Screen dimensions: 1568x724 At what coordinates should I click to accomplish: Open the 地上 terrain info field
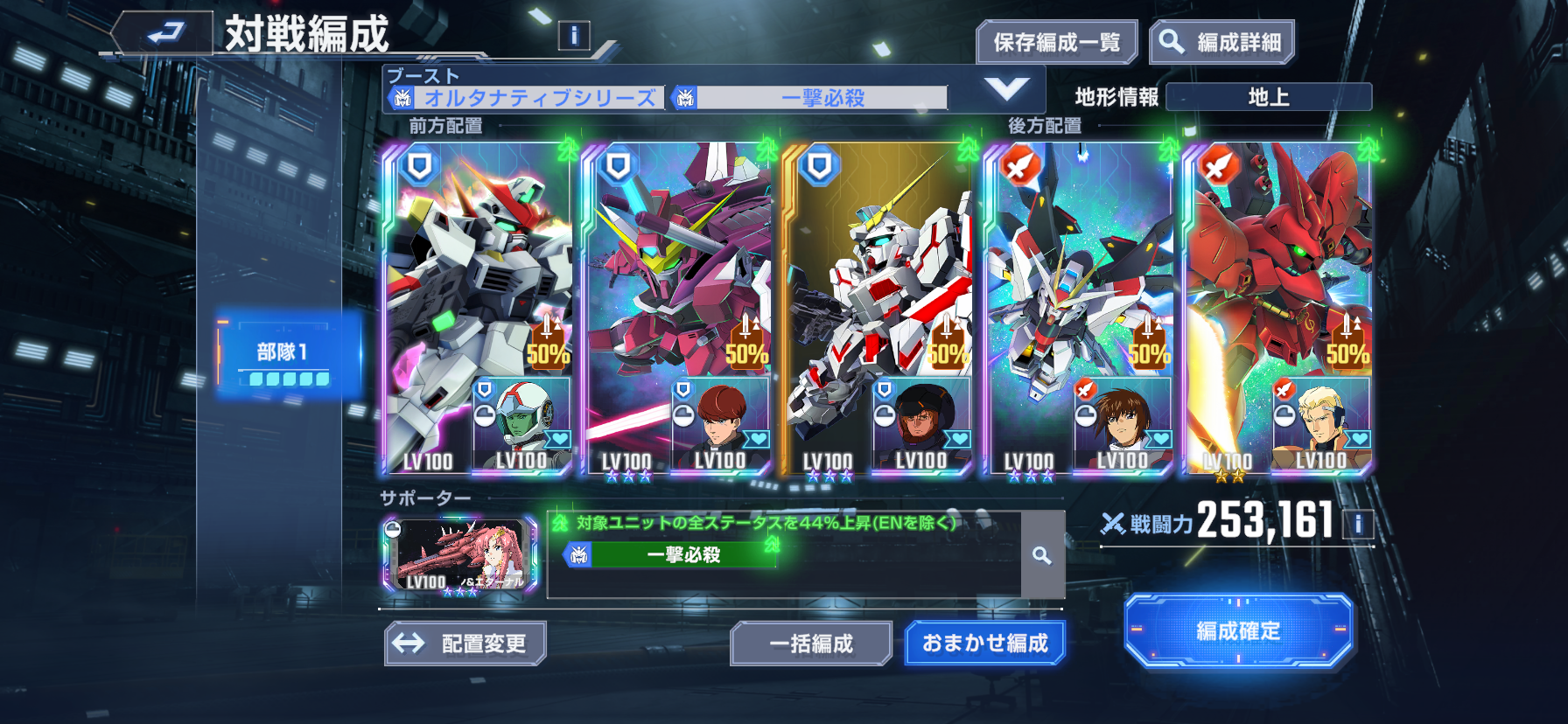coord(1269,97)
